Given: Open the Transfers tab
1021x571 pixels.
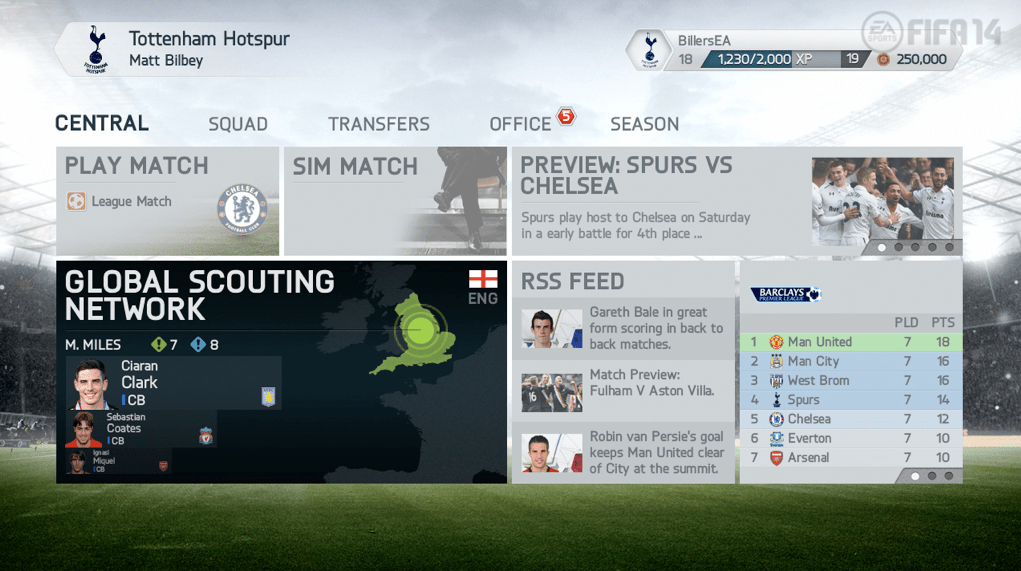Looking at the screenshot, I should click(x=379, y=124).
